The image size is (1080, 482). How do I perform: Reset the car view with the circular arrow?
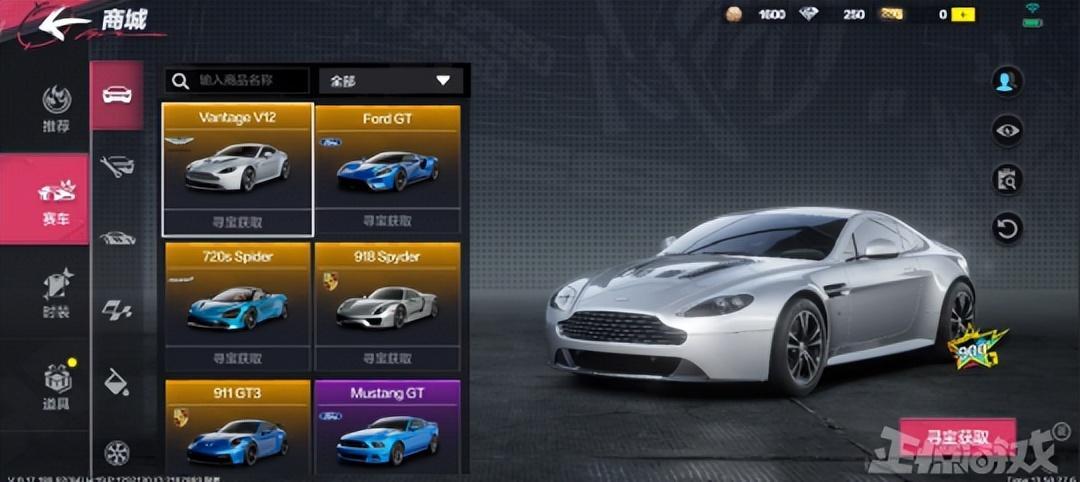click(1006, 228)
